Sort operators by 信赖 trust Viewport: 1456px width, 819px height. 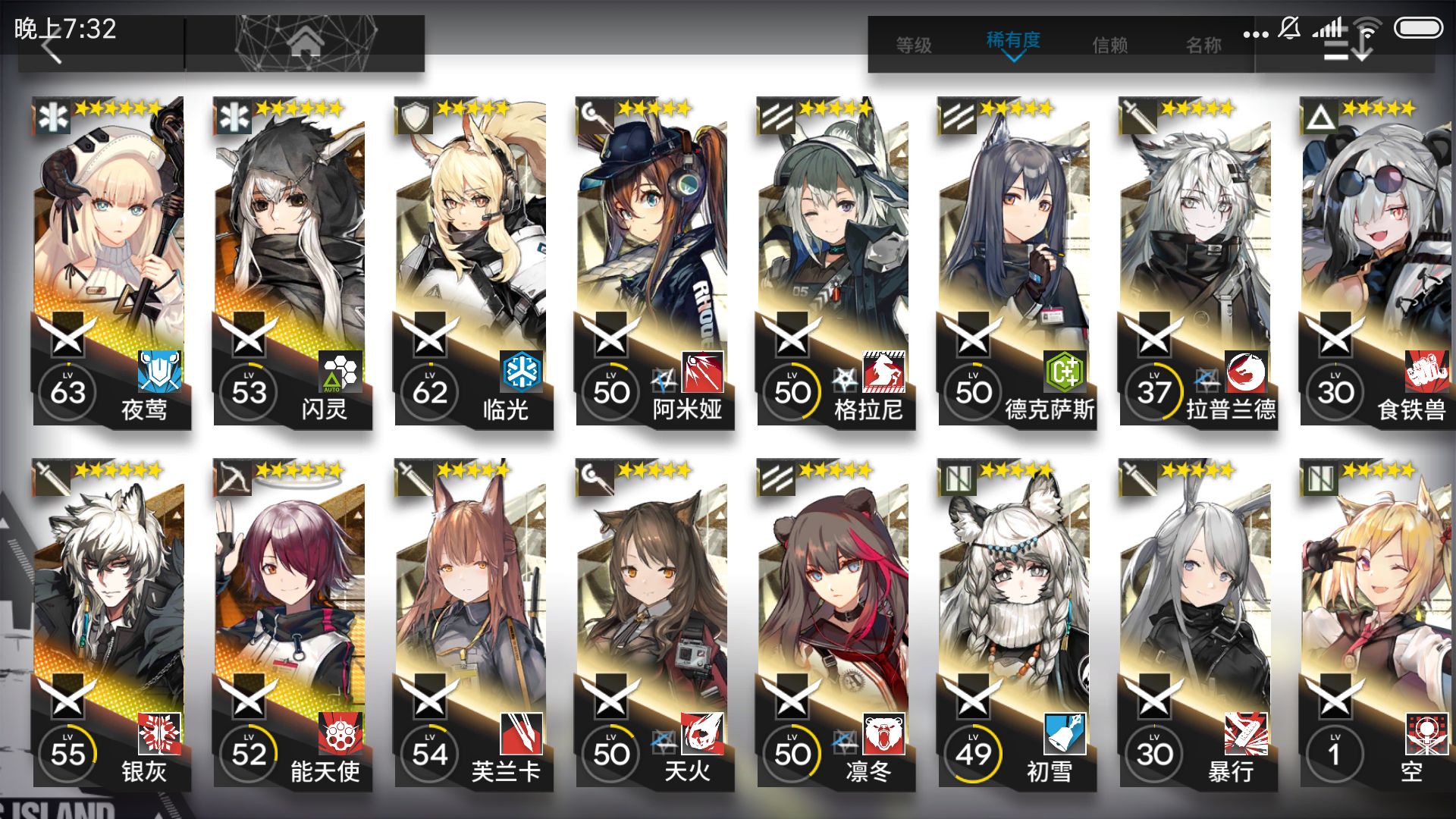coord(1109,45)
